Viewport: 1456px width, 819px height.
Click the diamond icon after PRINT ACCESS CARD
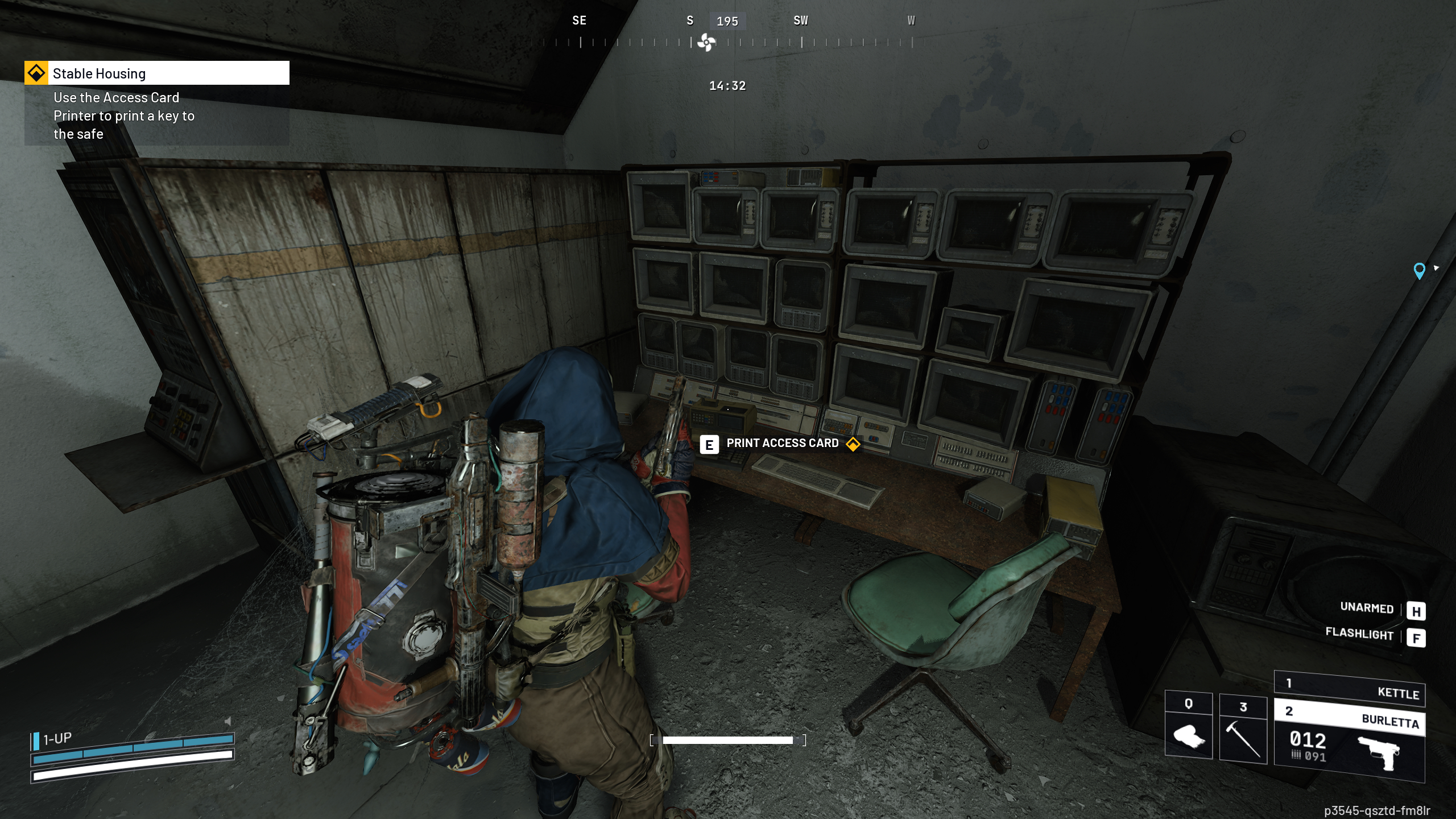pos(854,444)
